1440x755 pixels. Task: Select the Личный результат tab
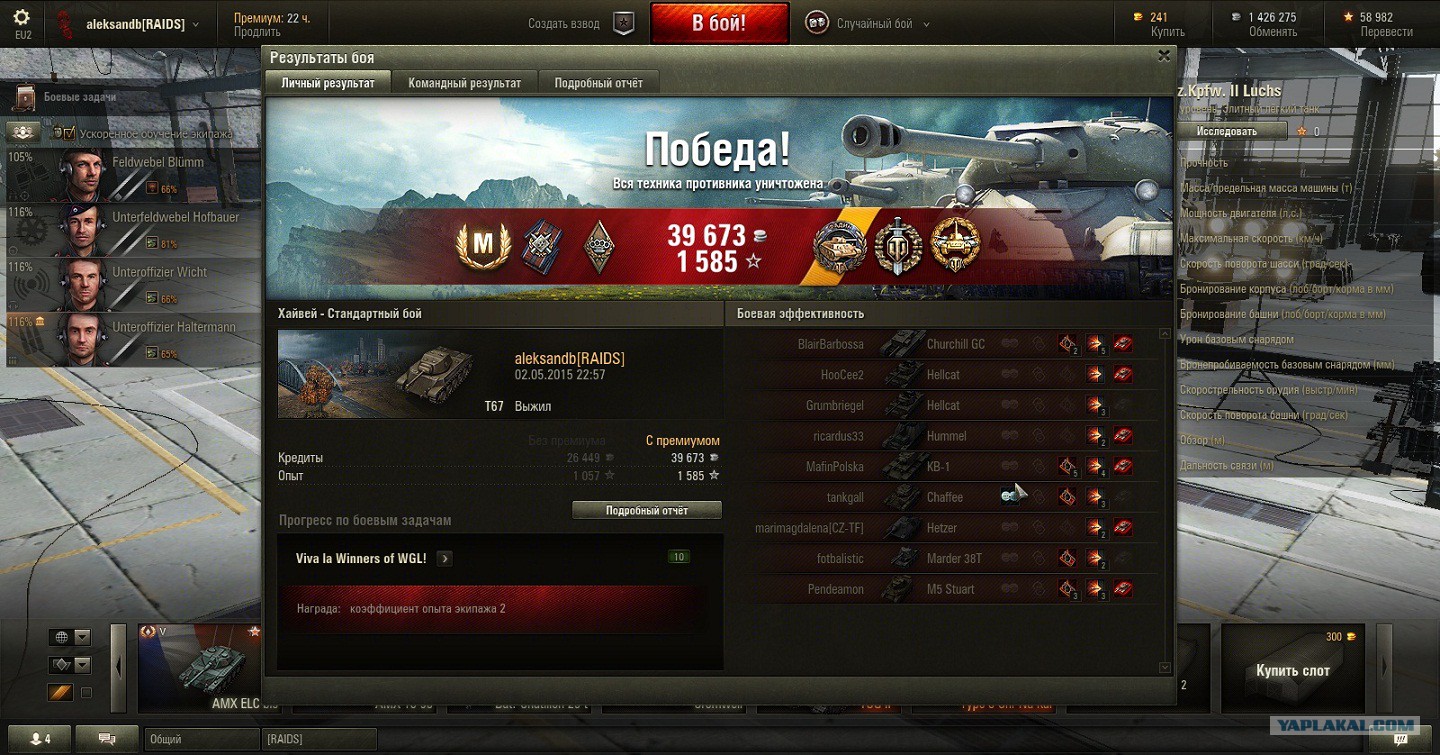tap(328, 83)
